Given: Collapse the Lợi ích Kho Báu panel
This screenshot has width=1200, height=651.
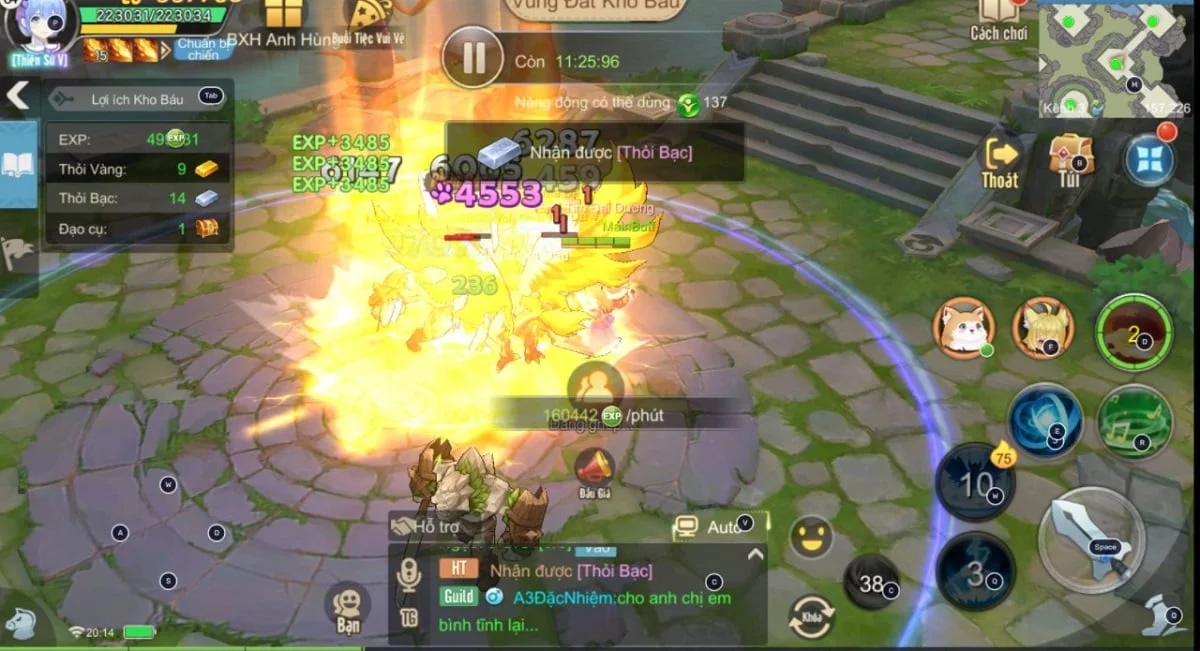Looking at the screenshot, I should [18, 96].
